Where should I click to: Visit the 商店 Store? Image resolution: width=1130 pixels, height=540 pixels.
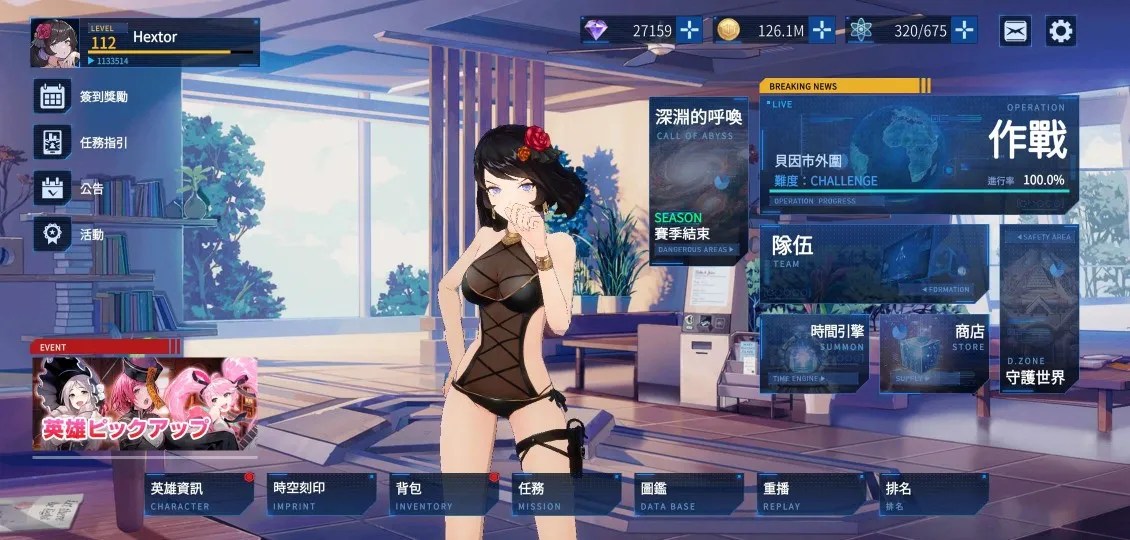[x=933, y=353]
